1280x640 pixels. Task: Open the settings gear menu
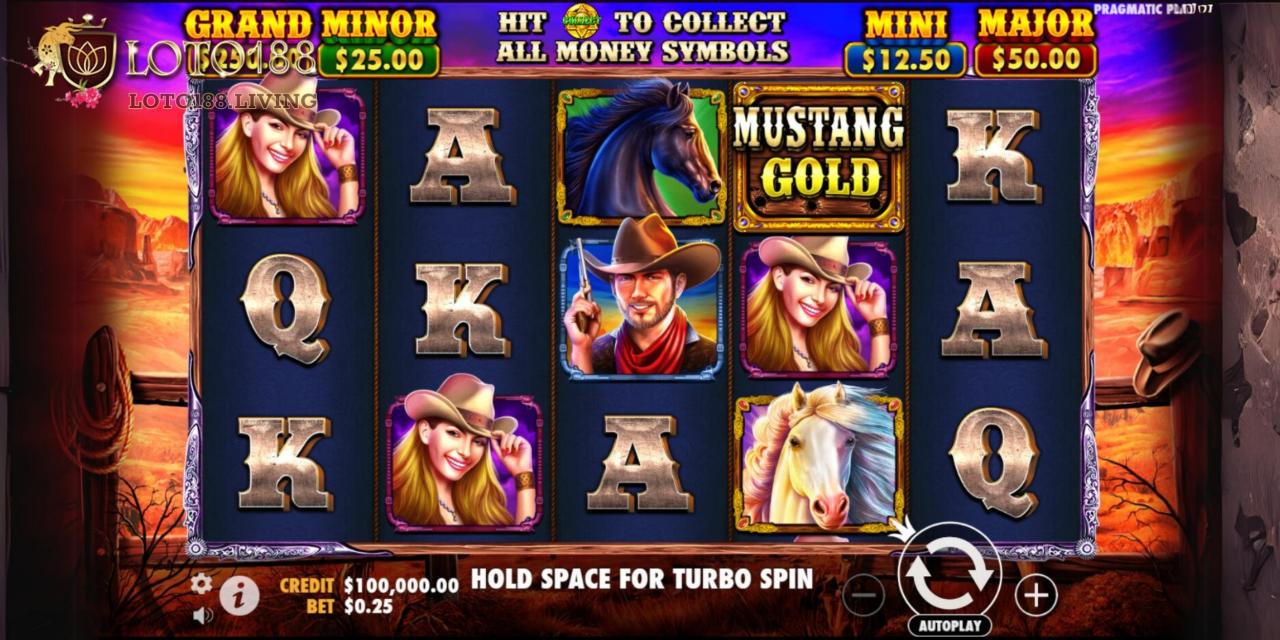[x=202, y=584]
